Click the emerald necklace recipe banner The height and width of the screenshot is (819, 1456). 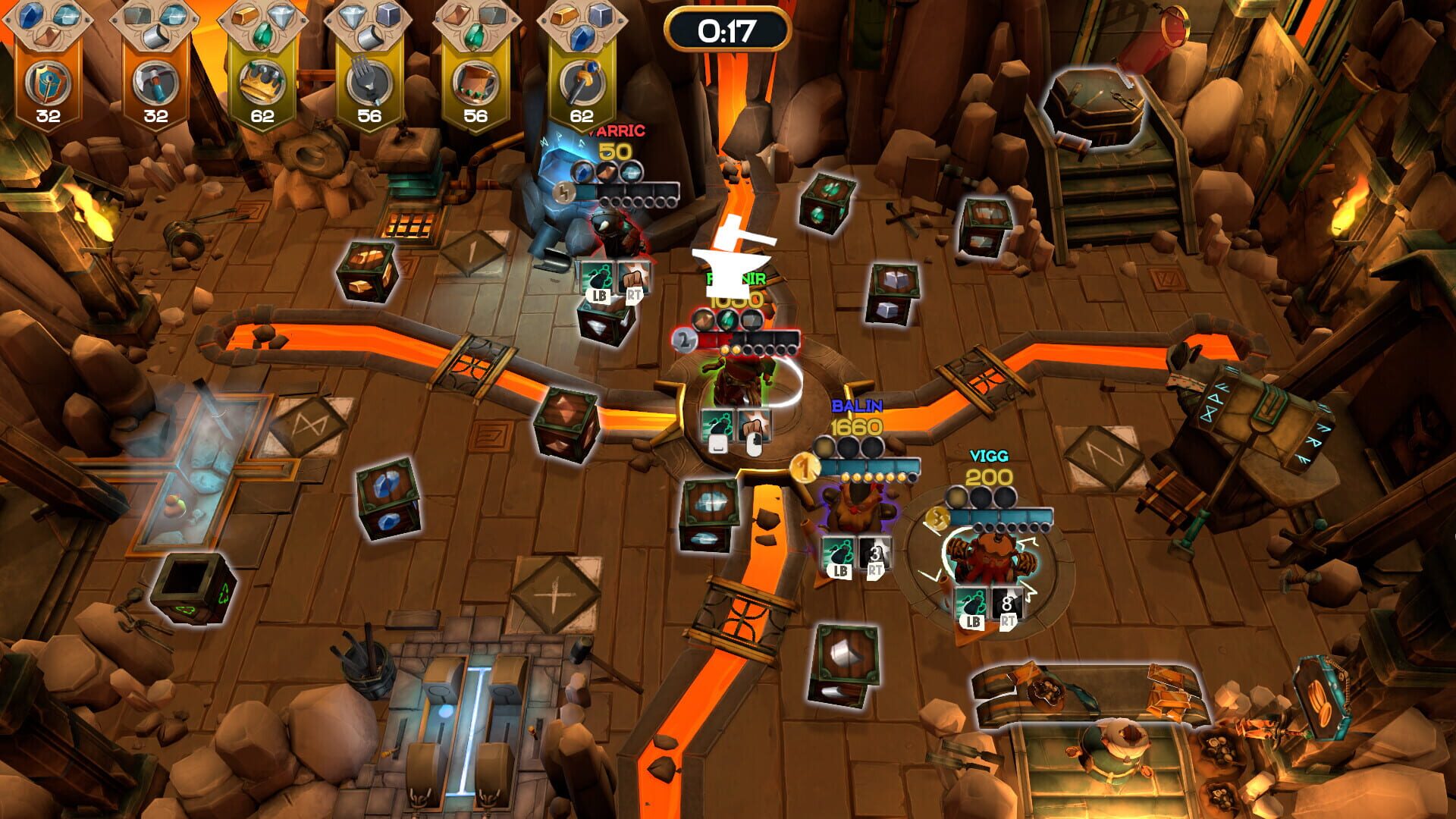click(478, 83)
